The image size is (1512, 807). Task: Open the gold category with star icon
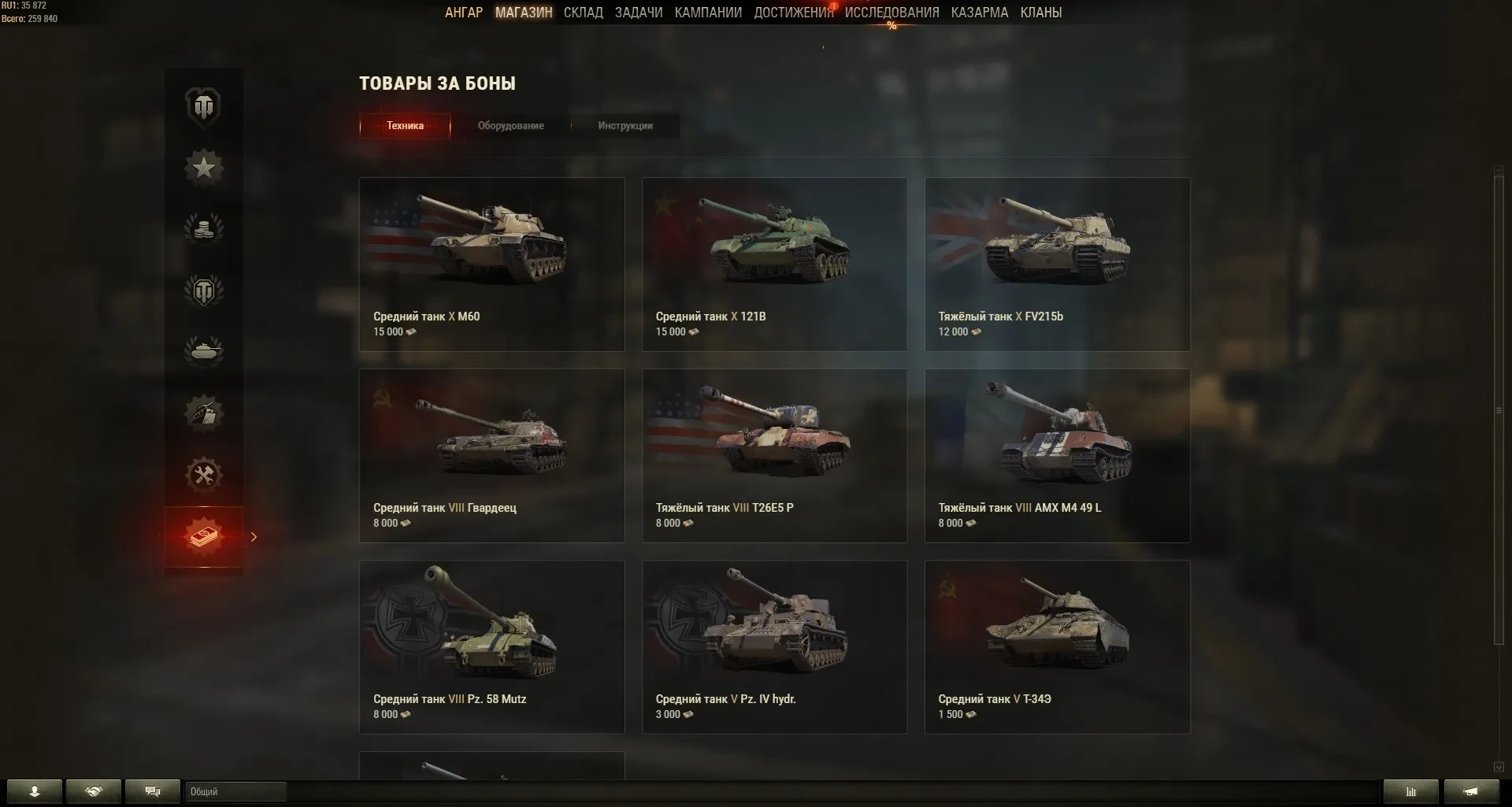[x=205, y=167]
